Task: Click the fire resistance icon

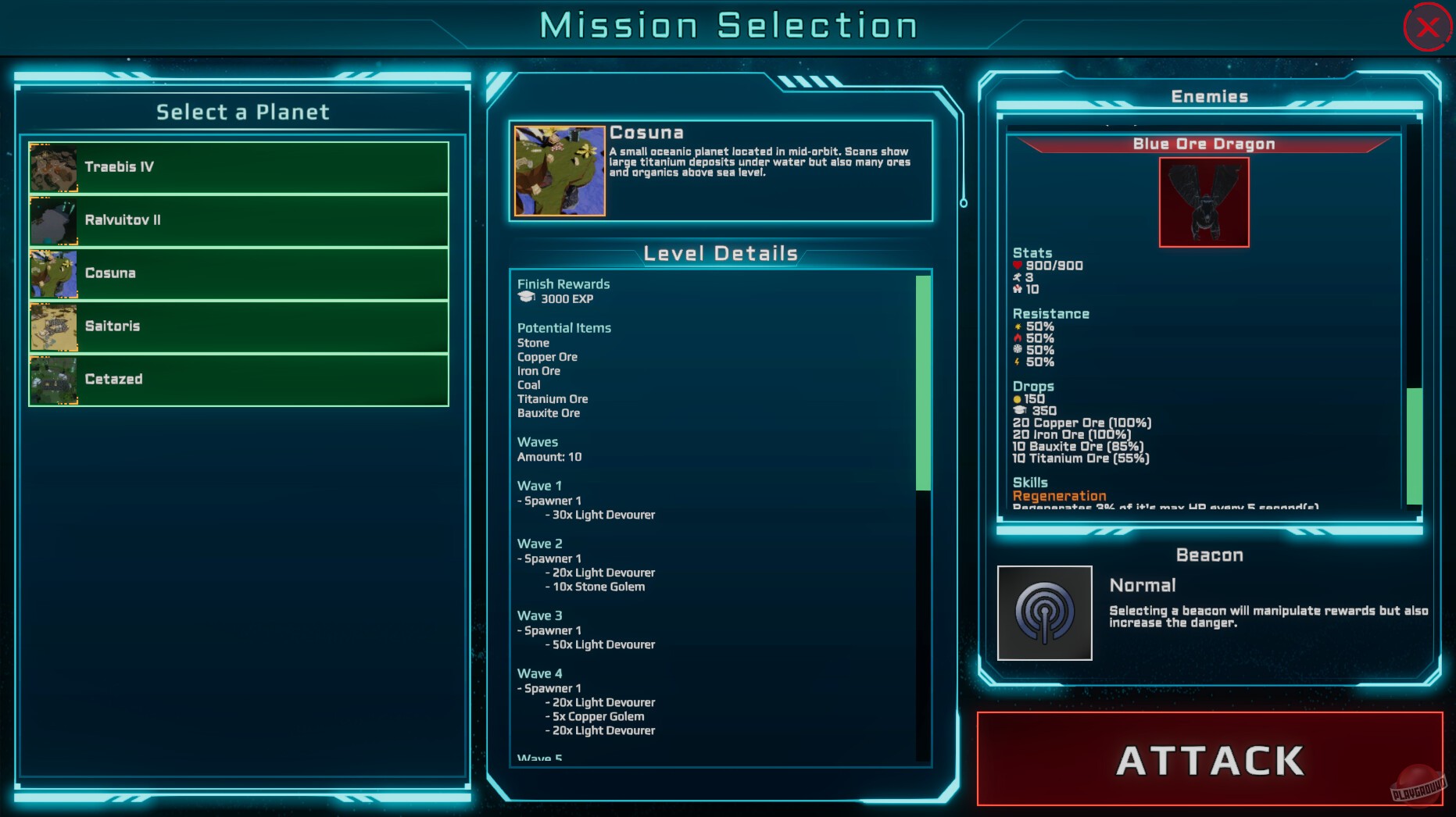Action: pos(1018,338)
